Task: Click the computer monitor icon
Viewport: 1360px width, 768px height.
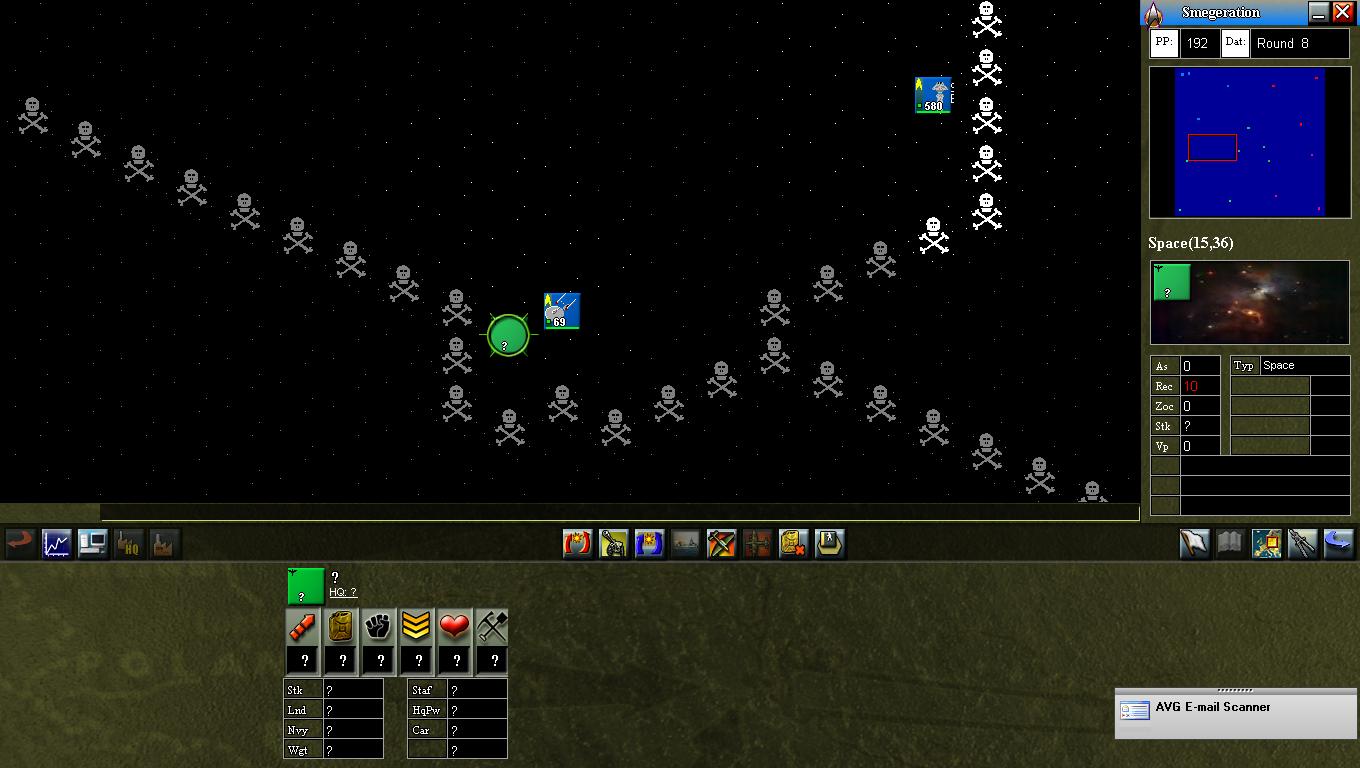Action: 92,543
